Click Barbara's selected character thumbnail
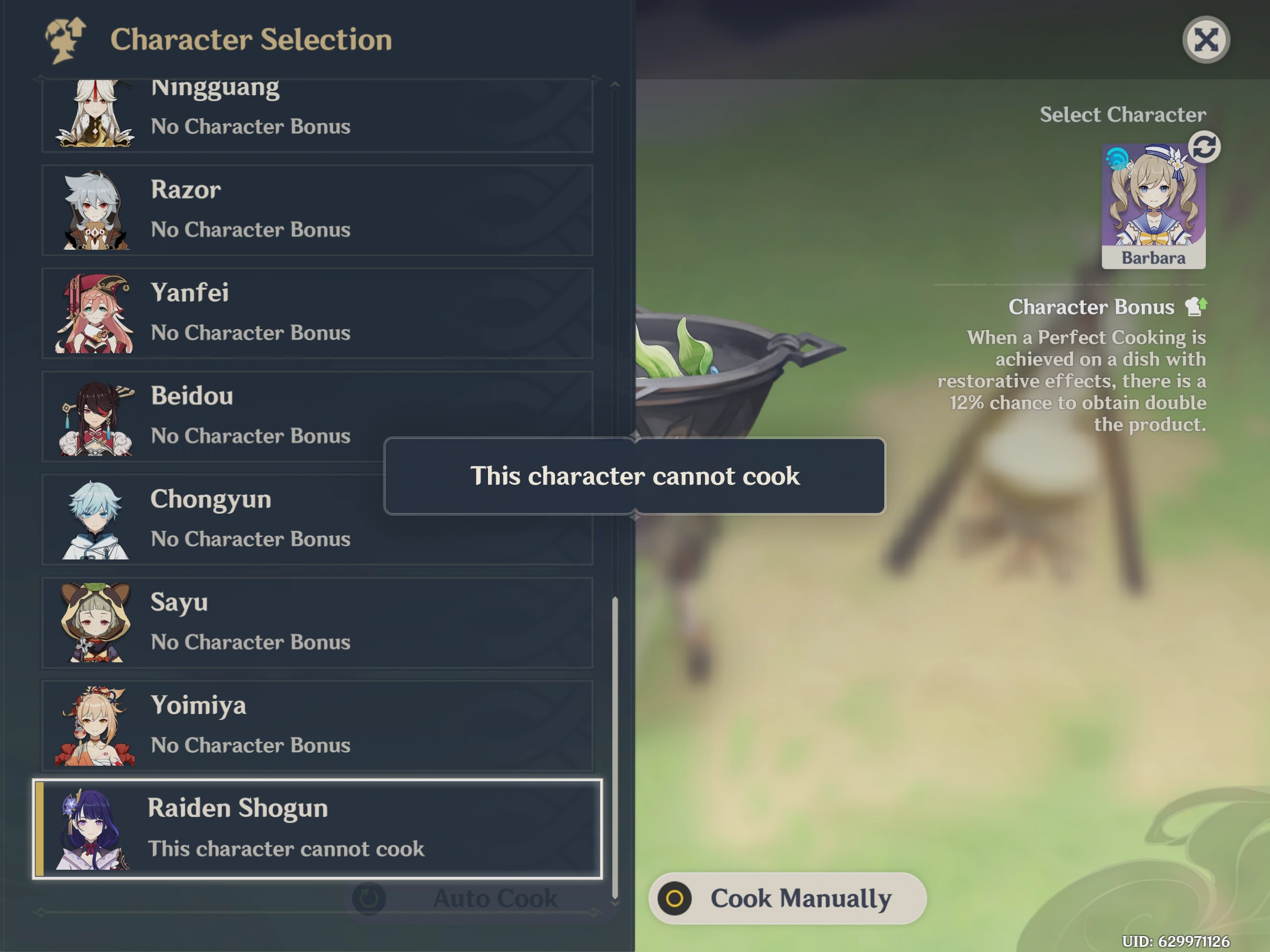Screen dimensions: 1270x952 coord(1154,206)
